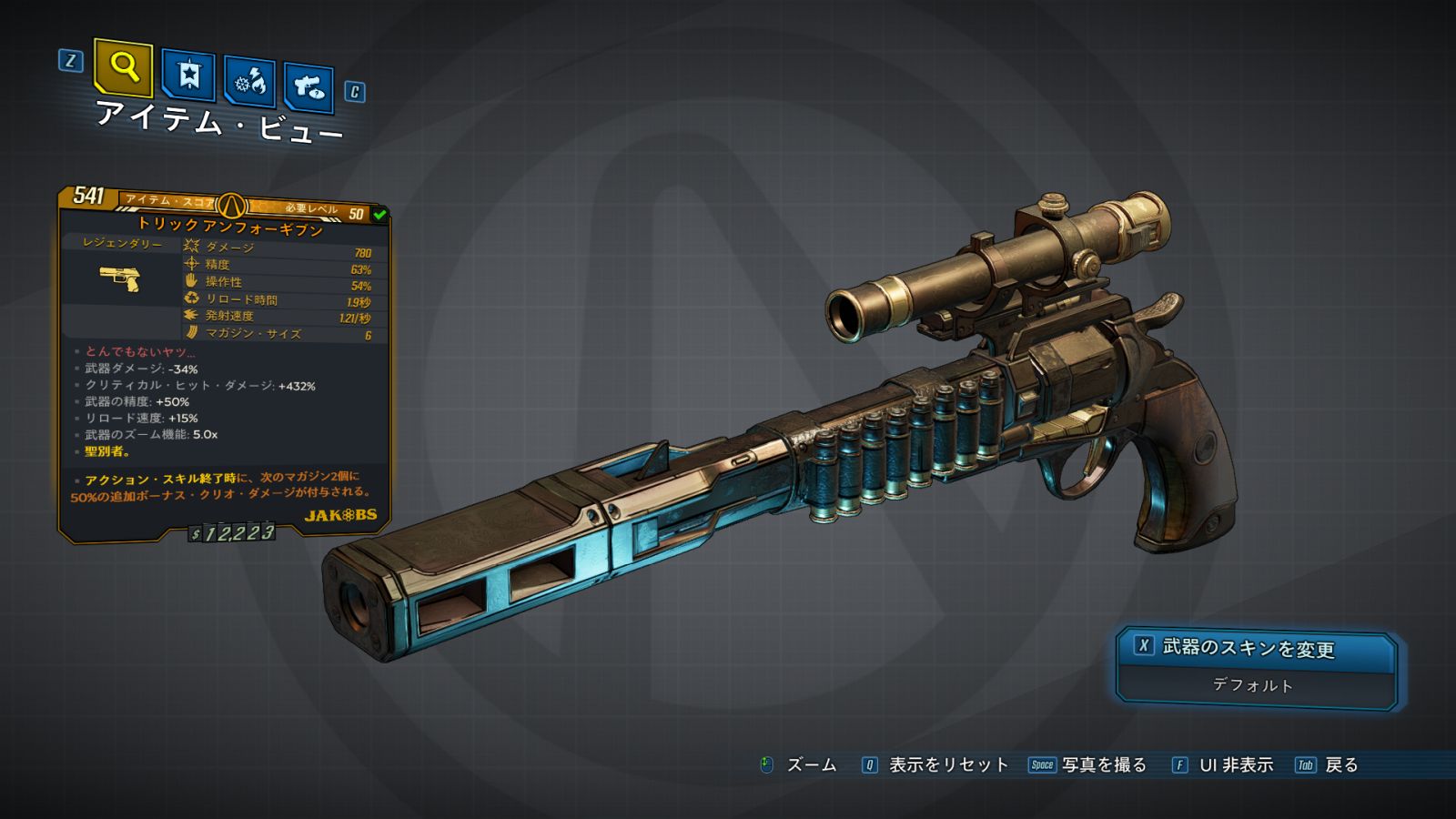Take a photo of the weapon

click(1103, 765)
